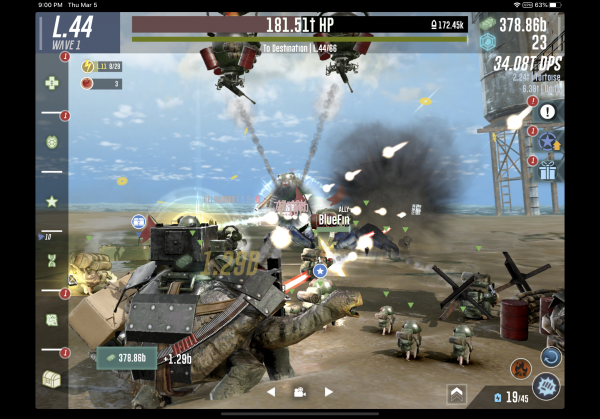Activate the fist punch ability
Image resolution: width=600 pixels, height=419 pixels.
546,385
